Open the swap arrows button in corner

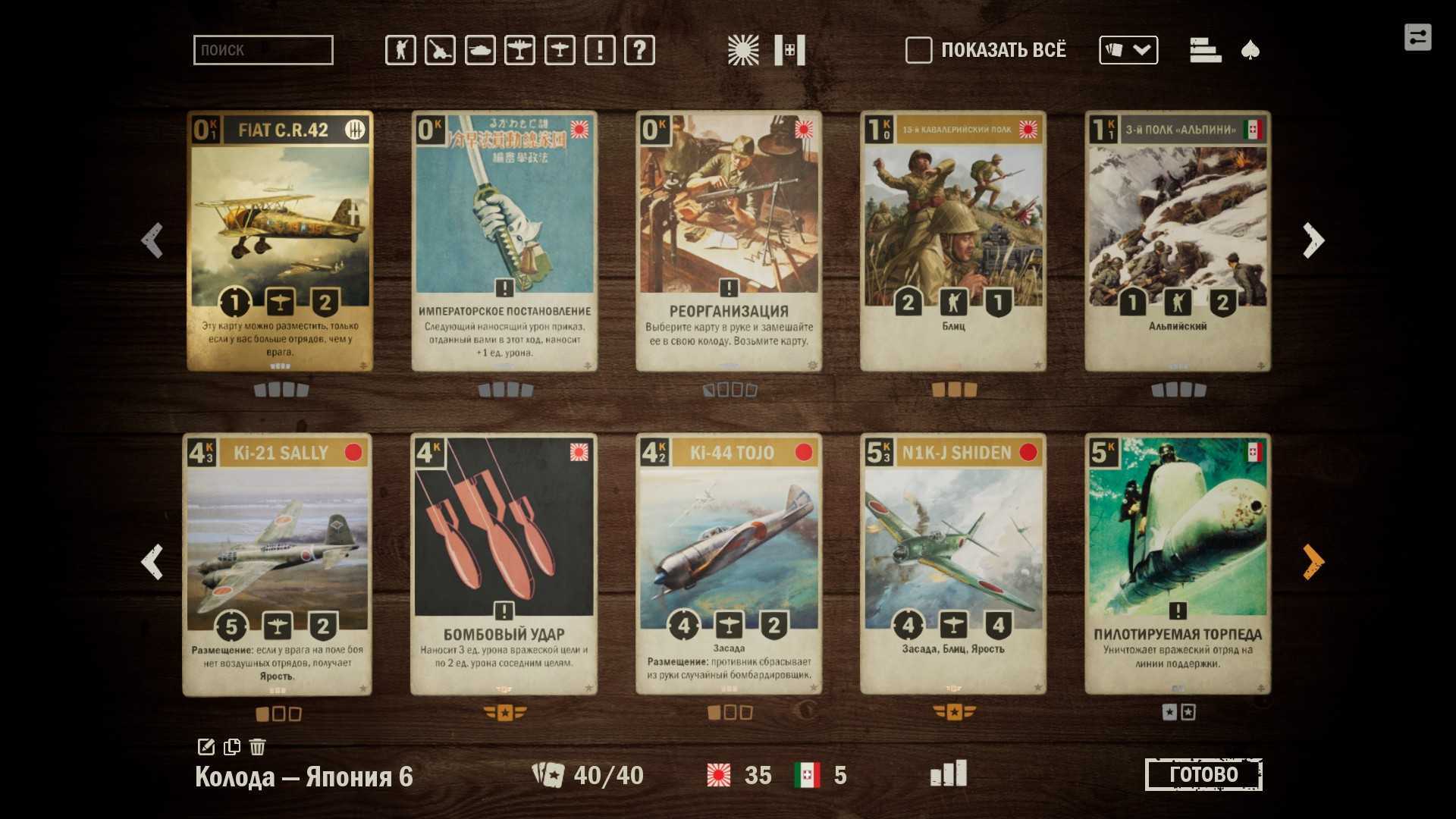coord(1417,37)
